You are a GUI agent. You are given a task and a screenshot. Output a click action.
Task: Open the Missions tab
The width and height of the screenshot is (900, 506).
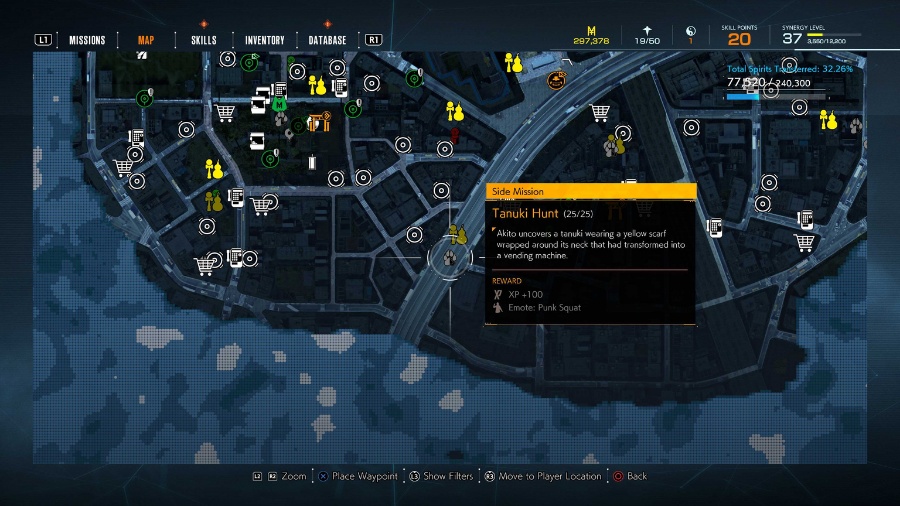pyautogui.click(x=87, y=40)
